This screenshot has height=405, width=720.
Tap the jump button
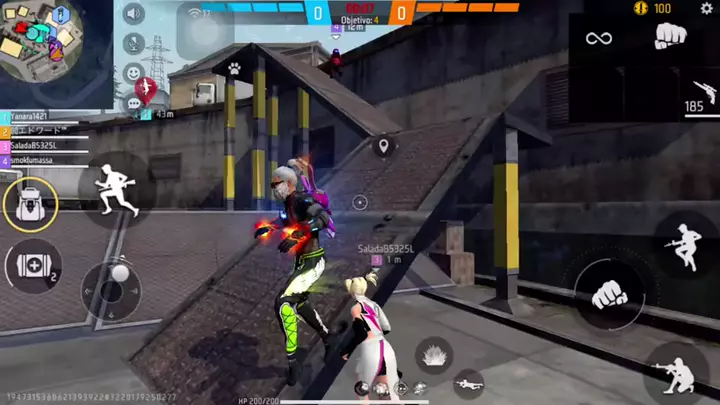pyautogui.click(x=685, y=243)
